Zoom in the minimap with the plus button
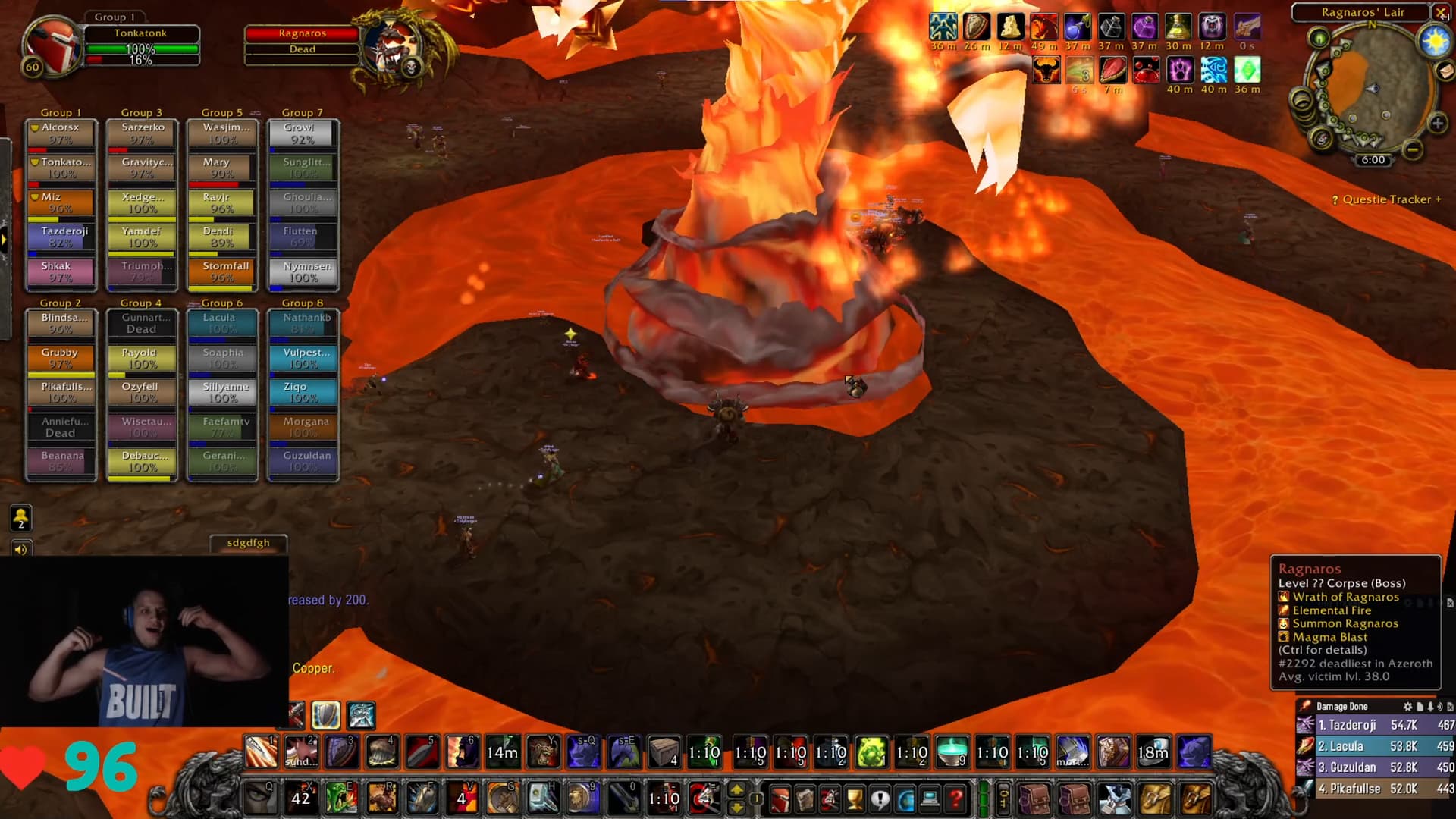1456x819 pixels. pos(1438,121)
